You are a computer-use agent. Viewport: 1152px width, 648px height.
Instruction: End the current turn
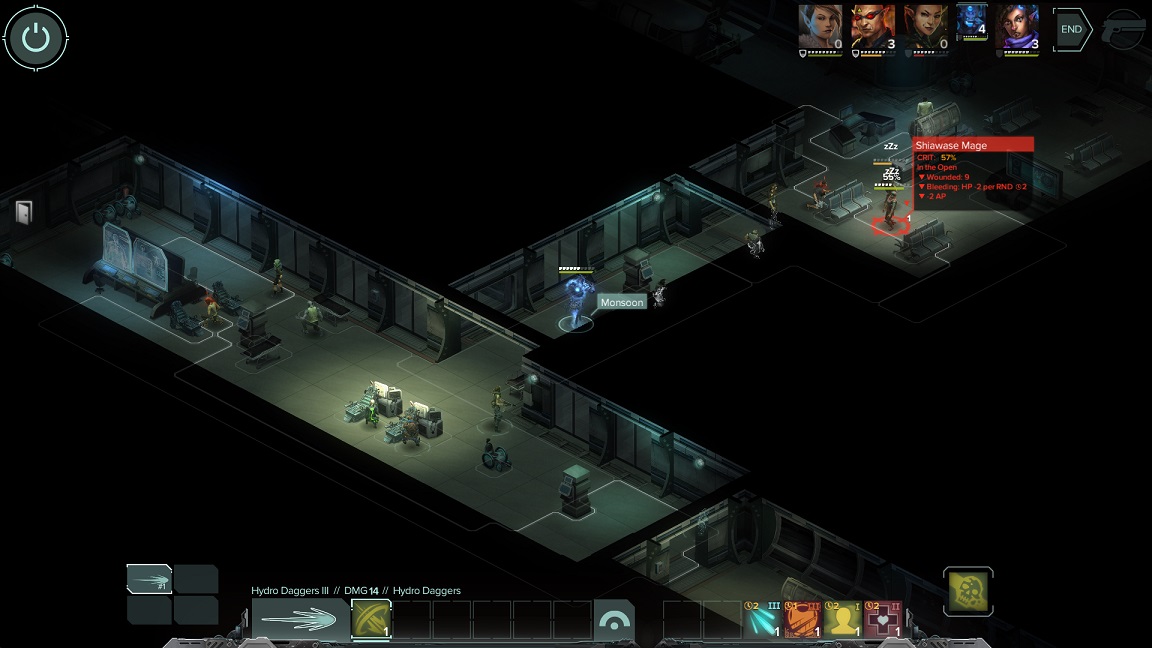tap(1071, 29)
